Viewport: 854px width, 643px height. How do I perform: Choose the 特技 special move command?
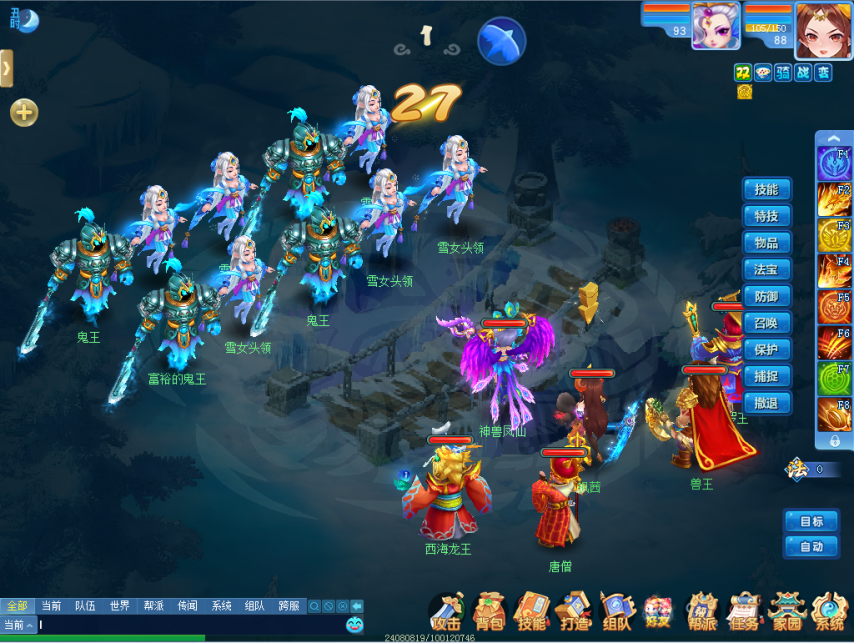[x=767, y=217]
